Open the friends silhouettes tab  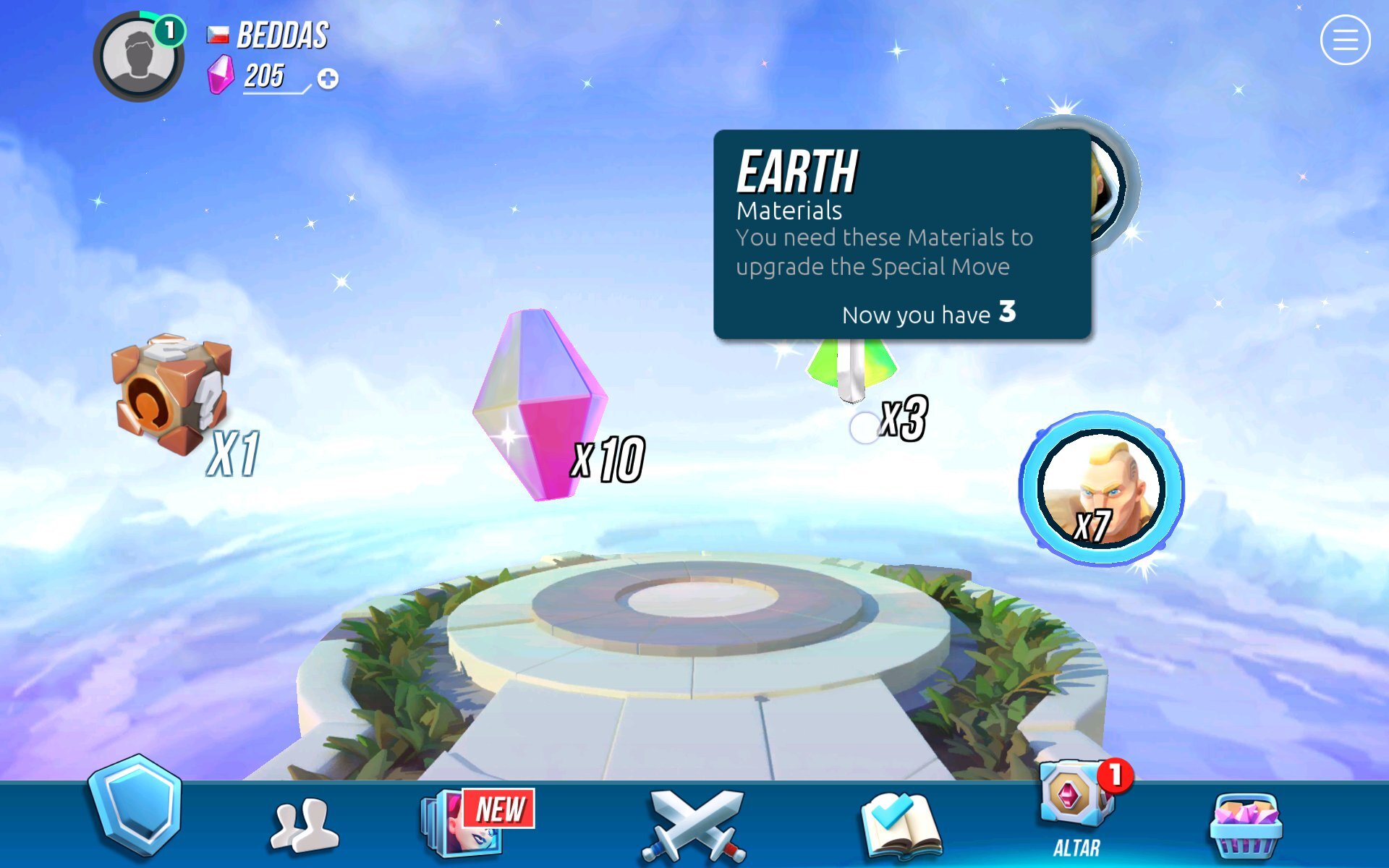[x=303, y=824]
